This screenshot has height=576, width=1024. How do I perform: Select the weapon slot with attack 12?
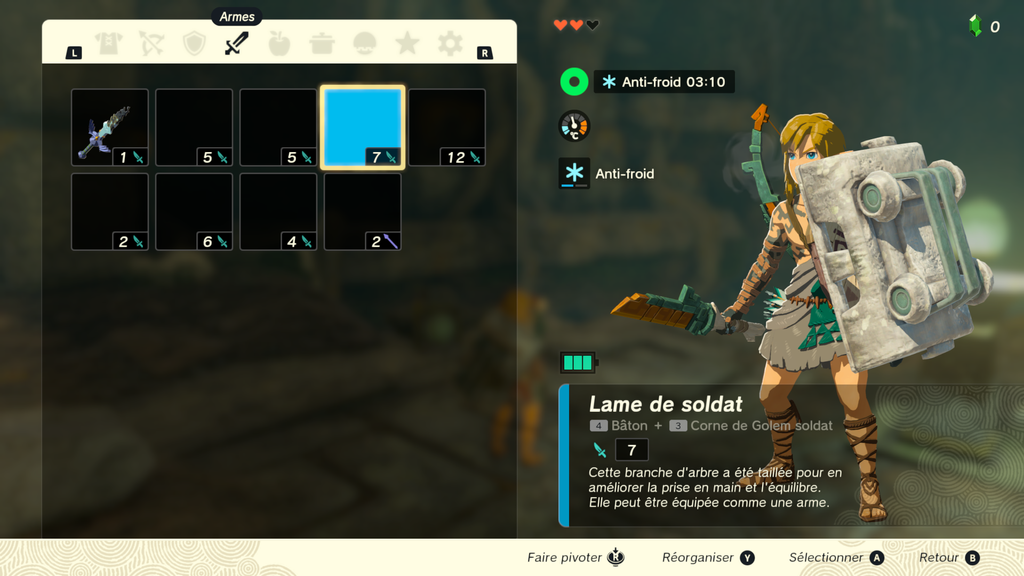pyautogui.click(x=447, y=128)
